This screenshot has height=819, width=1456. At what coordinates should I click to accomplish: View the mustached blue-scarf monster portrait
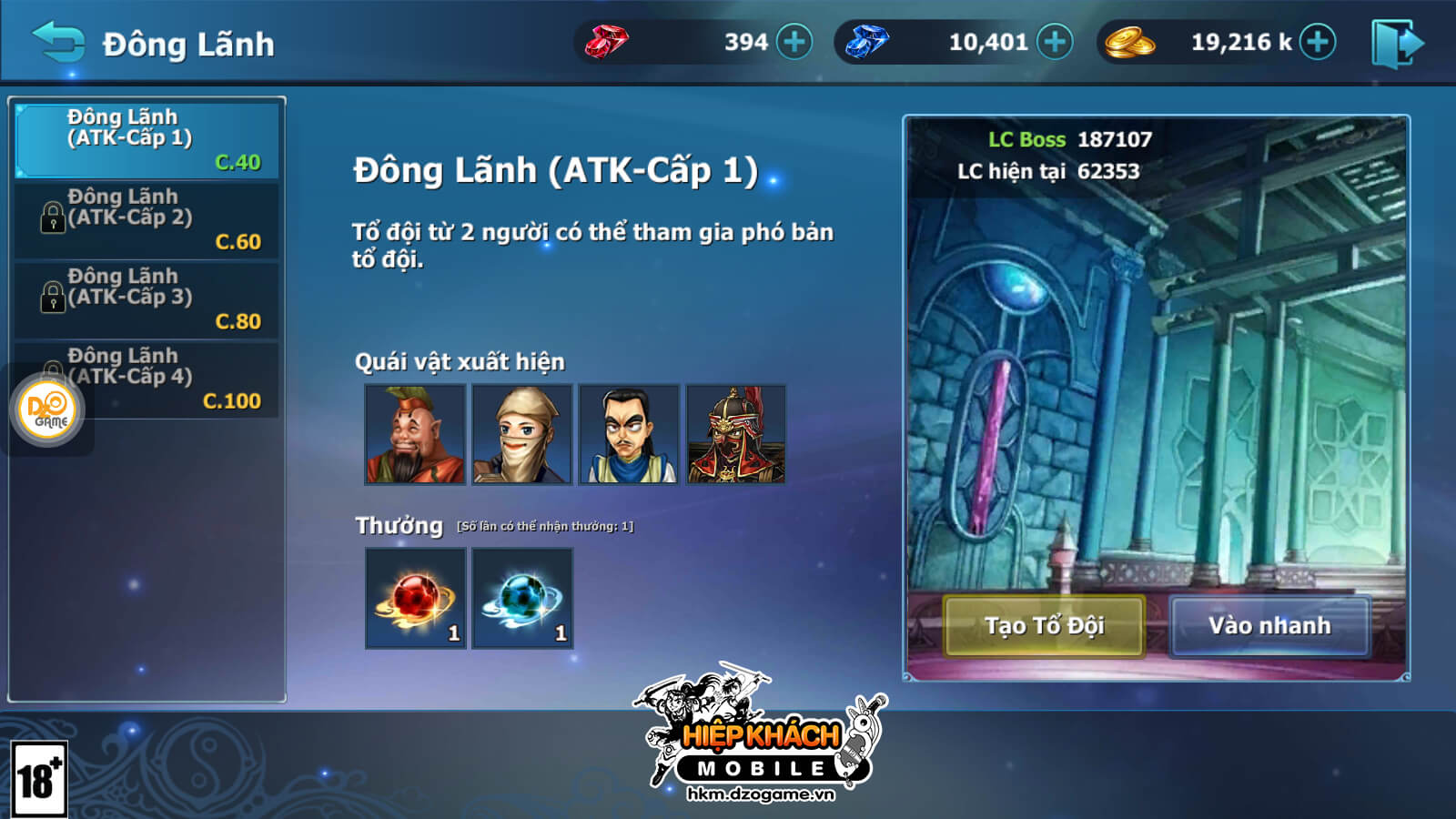coord(629,434)
